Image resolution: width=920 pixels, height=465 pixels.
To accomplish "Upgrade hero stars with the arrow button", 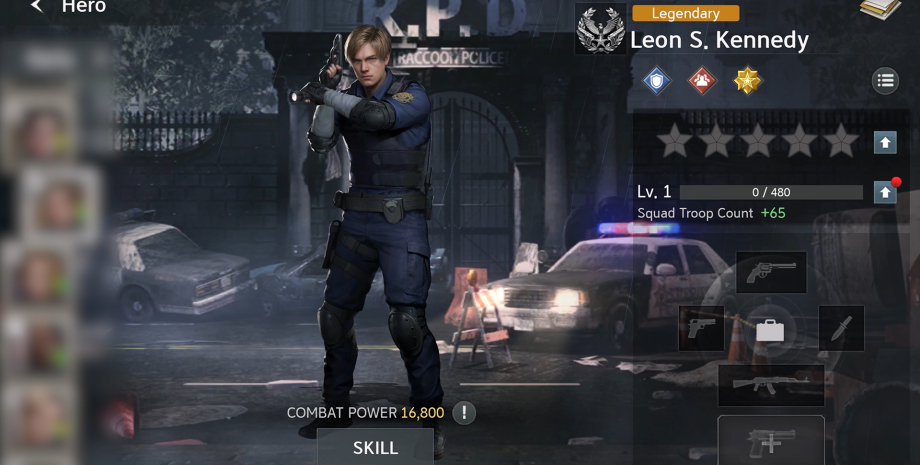I will click(x=885, y=142).
